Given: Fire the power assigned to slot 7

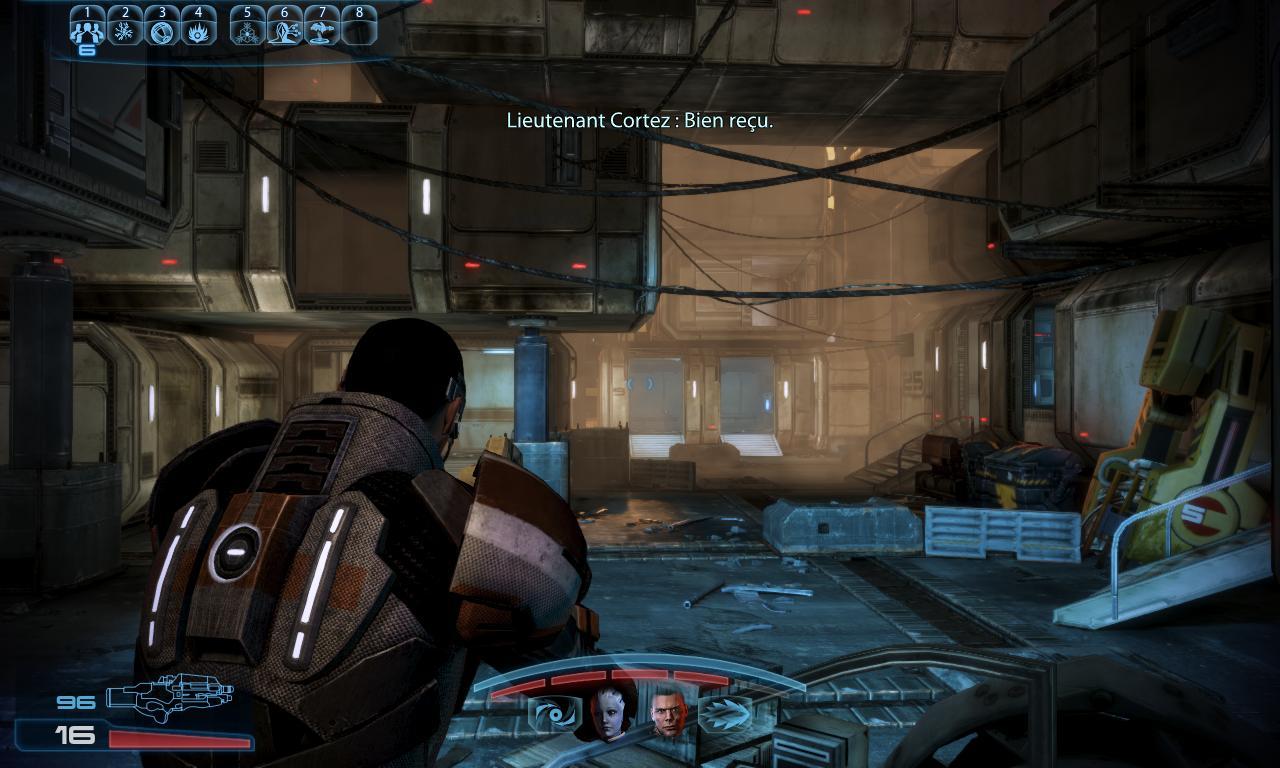Looking at the screenshot, I should 322,31.
